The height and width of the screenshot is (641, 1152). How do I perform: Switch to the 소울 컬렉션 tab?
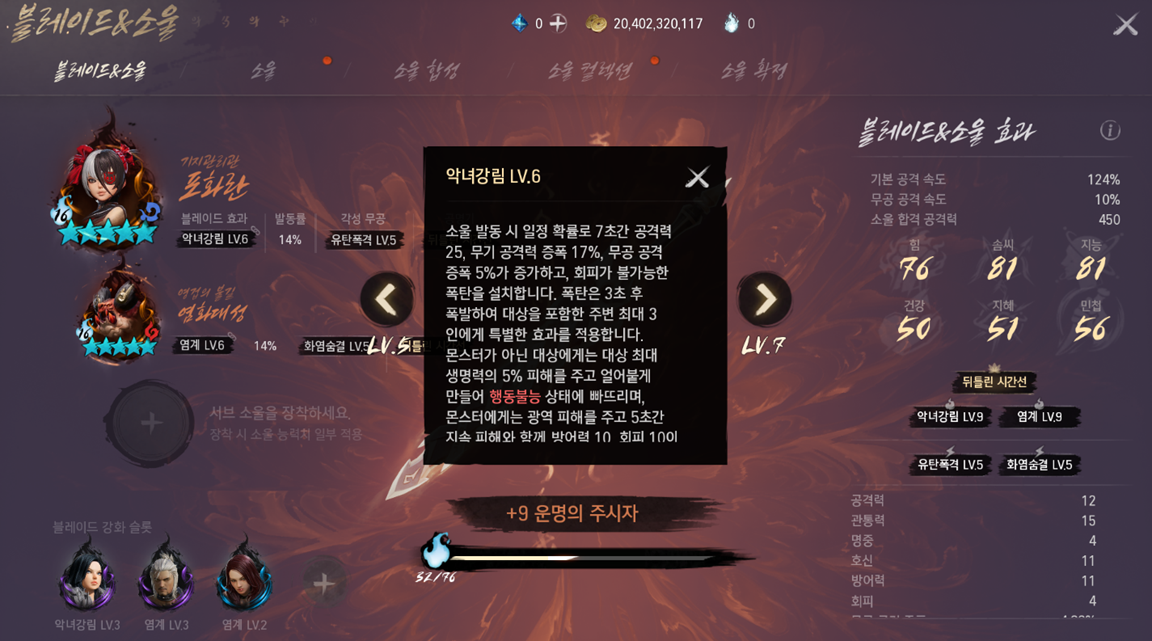point(589,71)
